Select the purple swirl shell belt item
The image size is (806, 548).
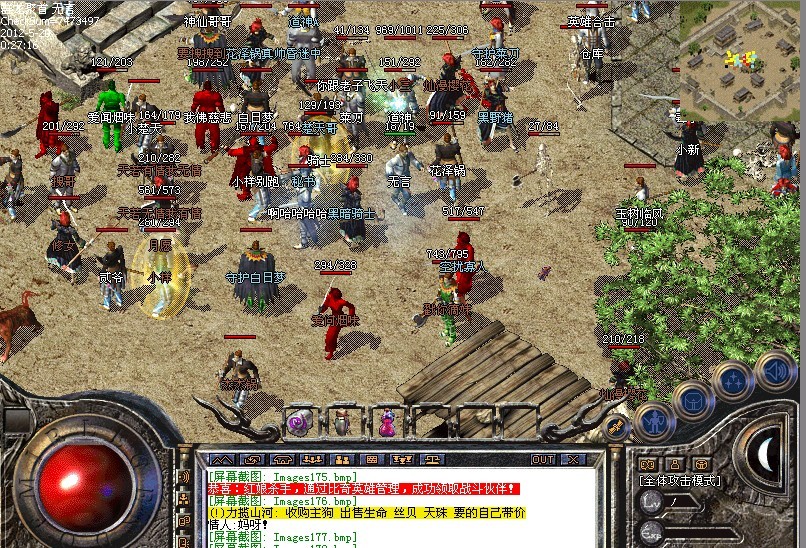(298, 423)
